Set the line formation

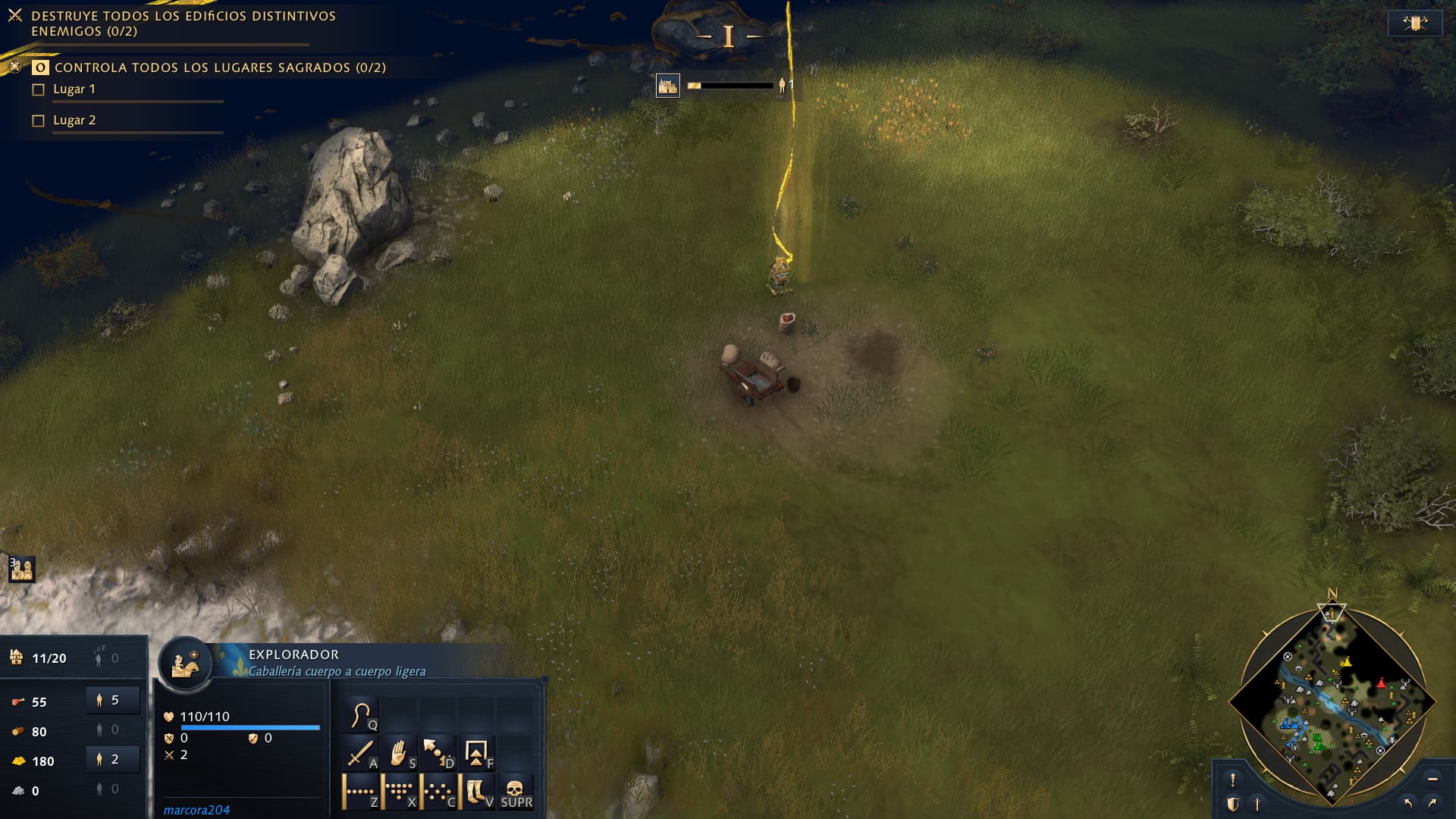pos(359,792)
